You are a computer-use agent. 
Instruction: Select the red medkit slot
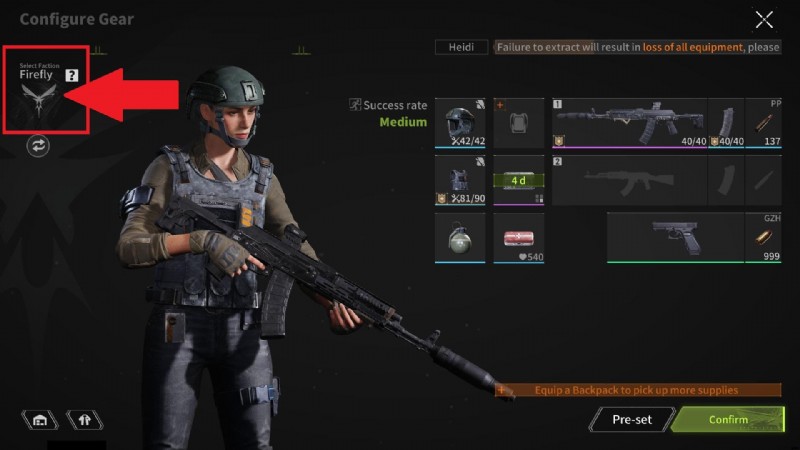click(518, 238)
